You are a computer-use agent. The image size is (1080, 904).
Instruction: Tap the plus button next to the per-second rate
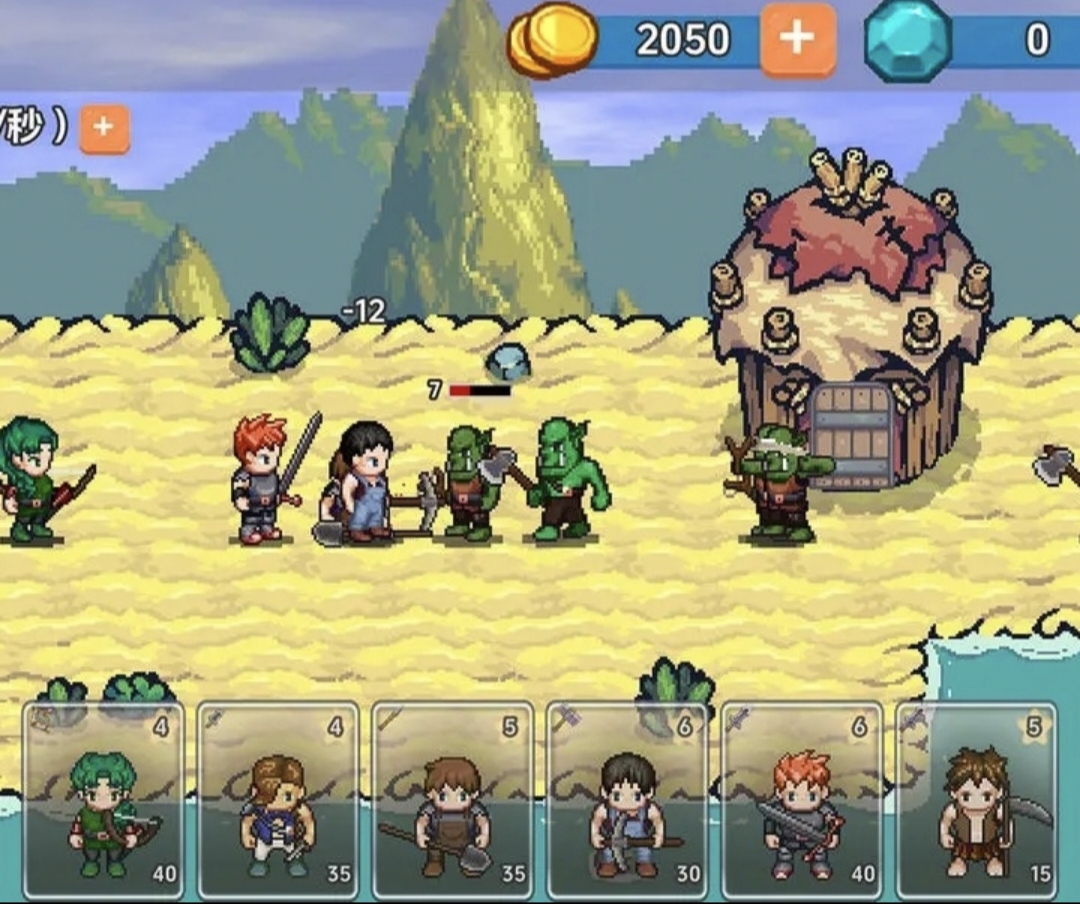(105, 129)
